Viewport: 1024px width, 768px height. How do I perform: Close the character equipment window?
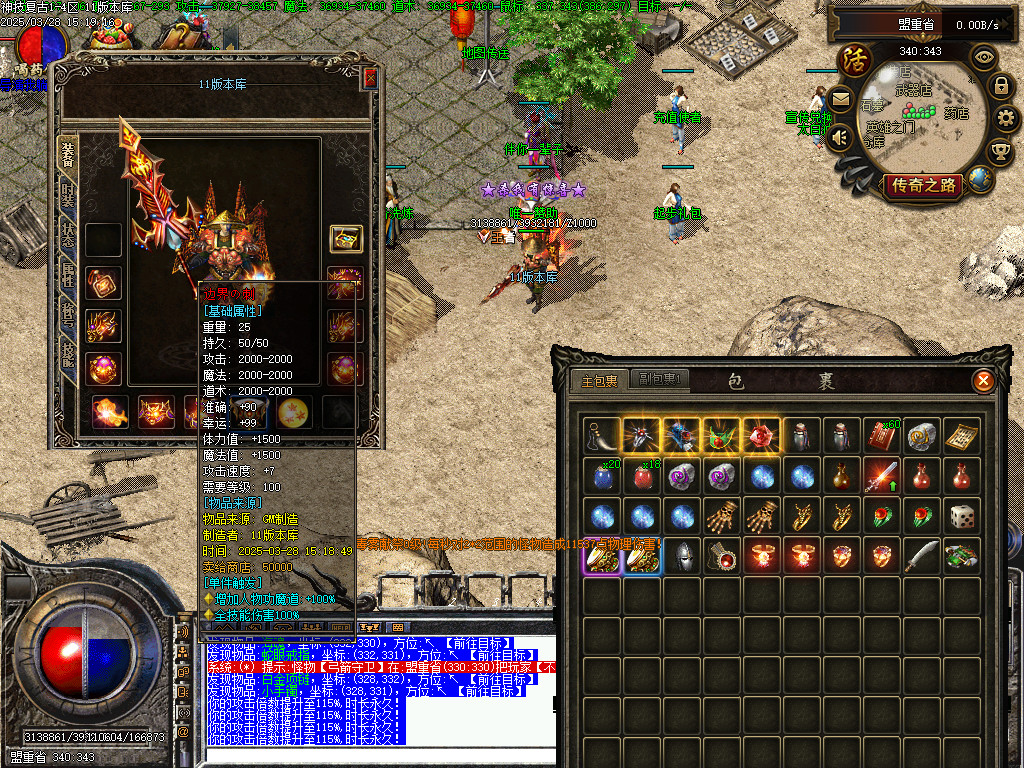pos(370,78)
